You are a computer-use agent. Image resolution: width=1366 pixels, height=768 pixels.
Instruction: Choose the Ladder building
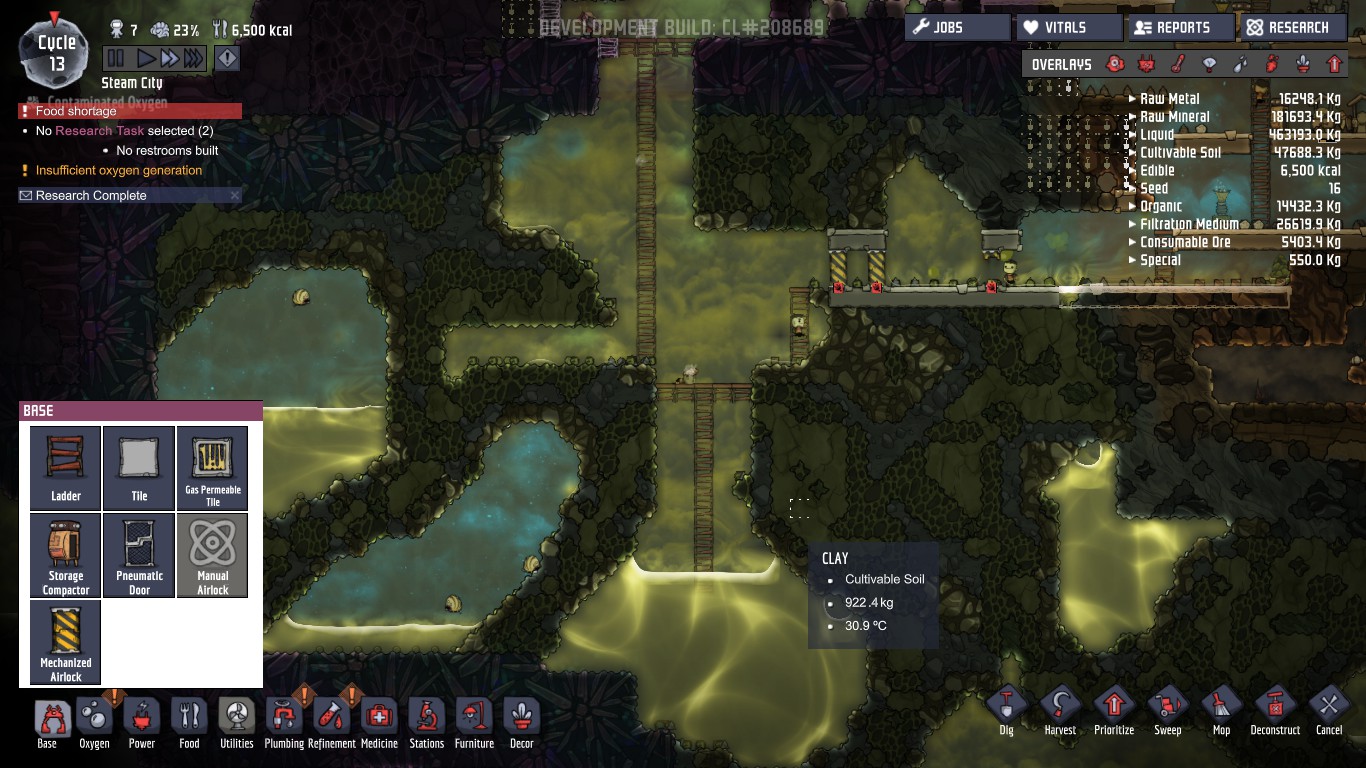pos(66,467)
